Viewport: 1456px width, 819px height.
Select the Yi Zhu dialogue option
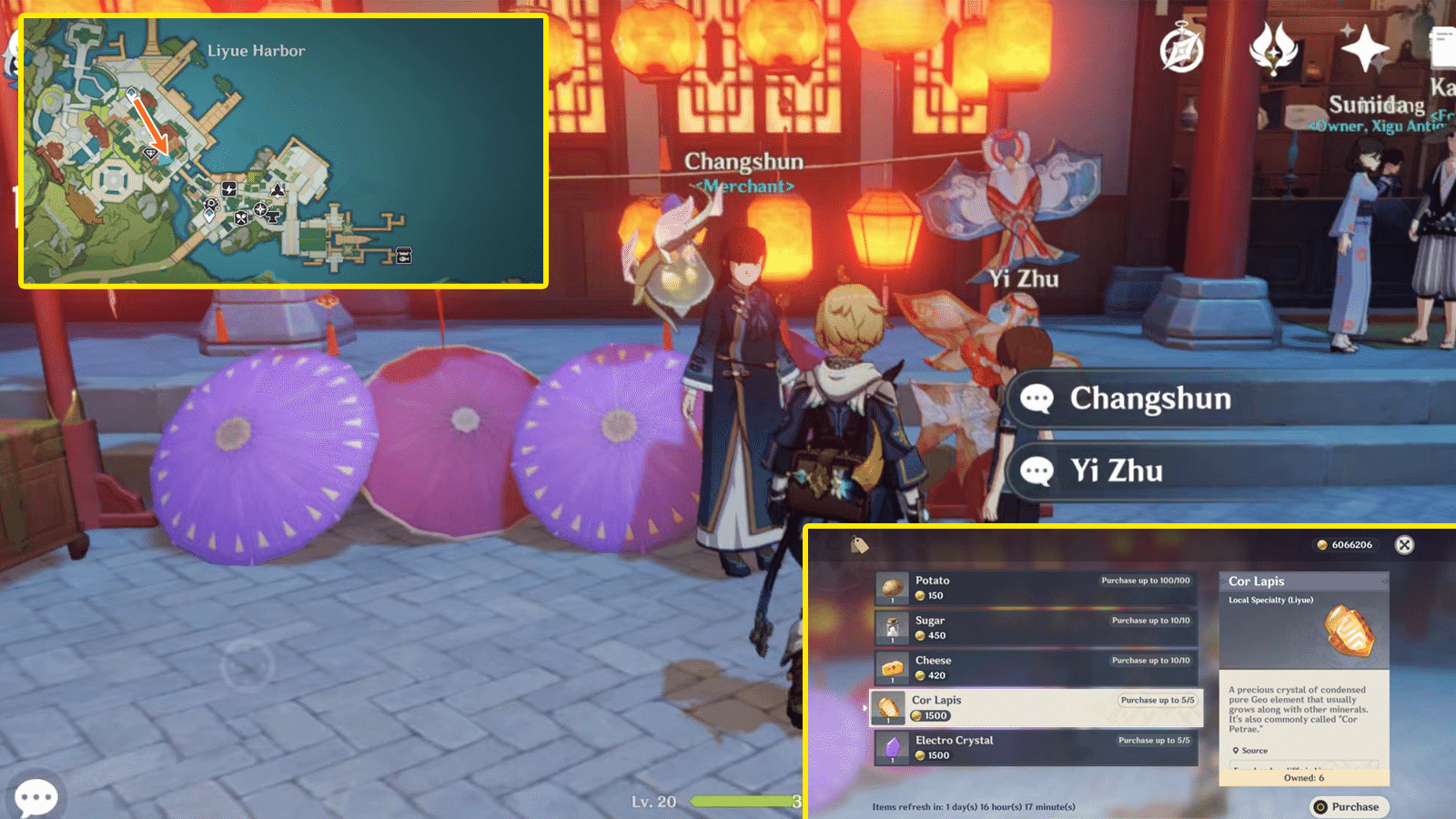click(x=1117, y=470)
